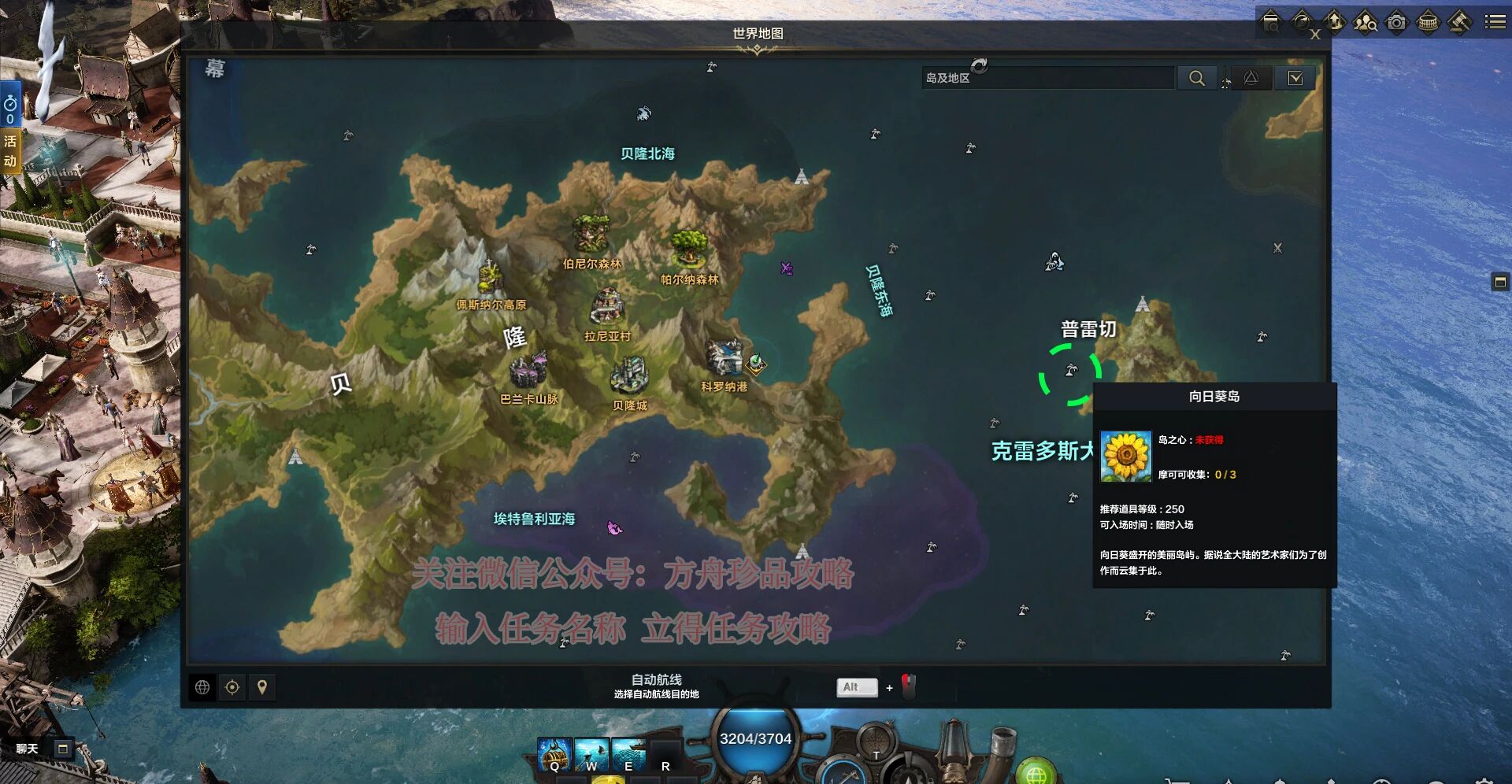Toggle the checkmark button in map header
Screen dimensions: 1512x784
tap(1295, 78)
